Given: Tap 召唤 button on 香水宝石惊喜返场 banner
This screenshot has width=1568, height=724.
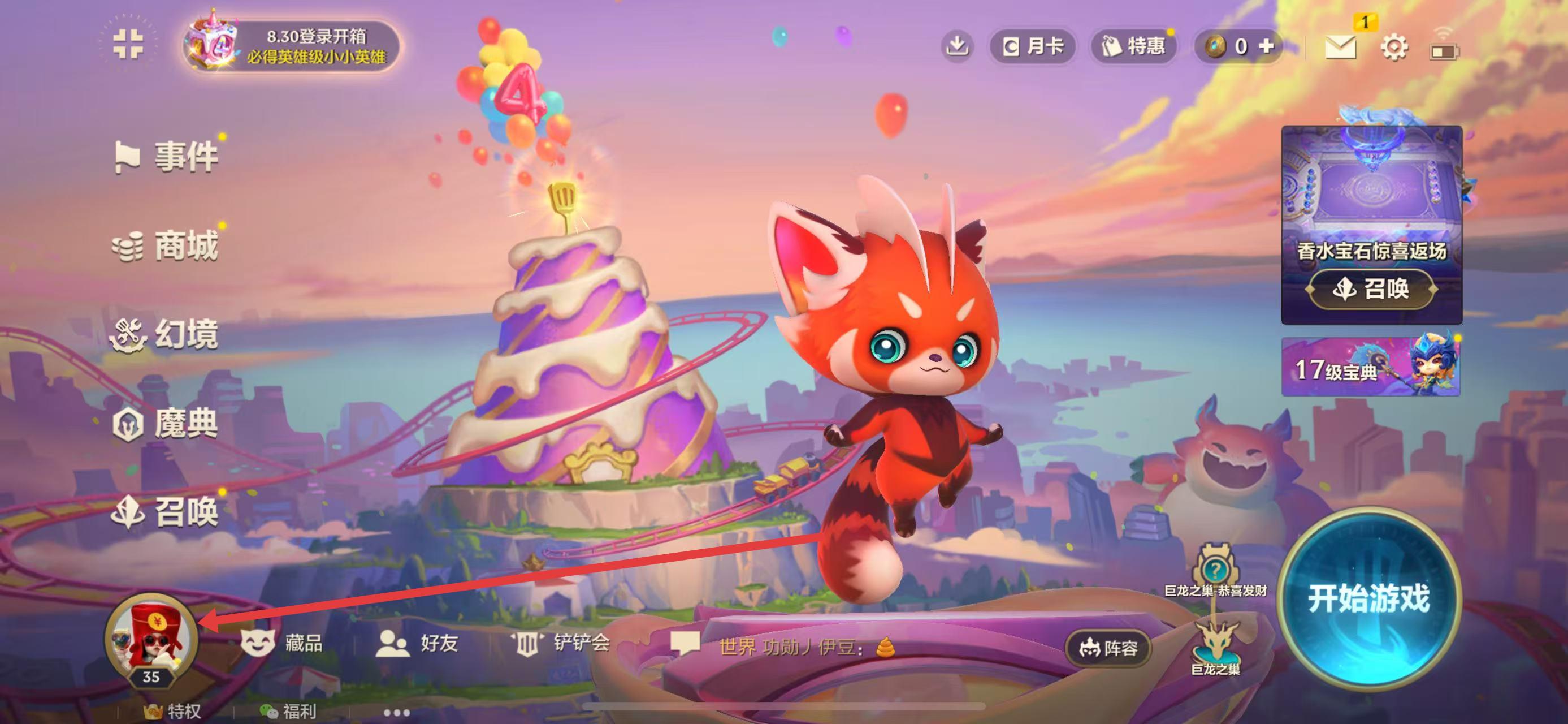Looking at the screenshot, I should point(1372,288).
